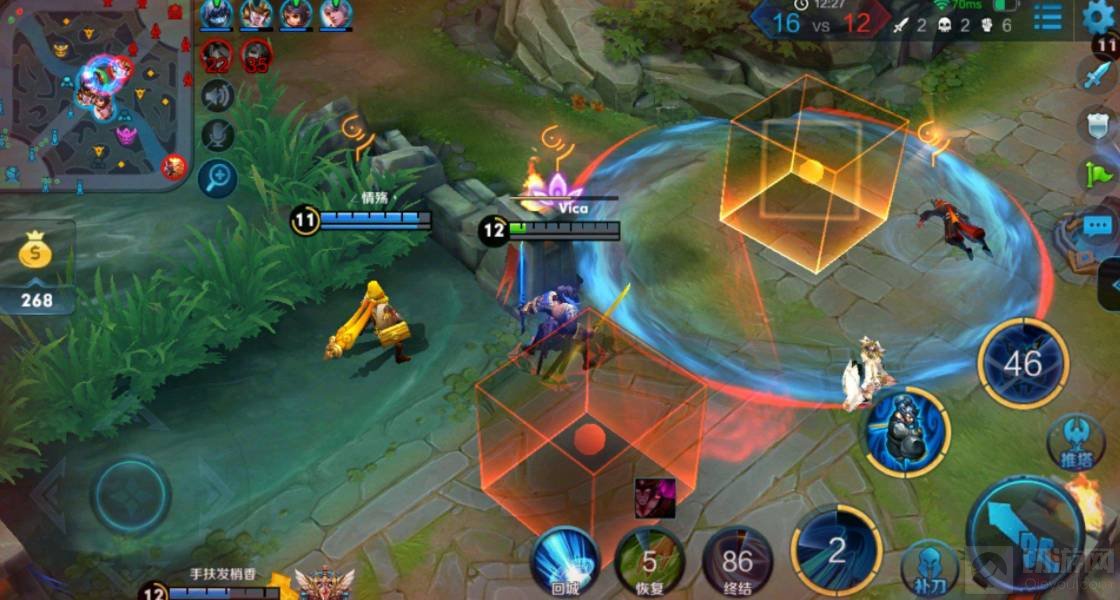Image resolution: width=1120 pixels, height=600 pixels.
Task: Trigger the skill with cooldown 2
Action: [x=836, y=549]
